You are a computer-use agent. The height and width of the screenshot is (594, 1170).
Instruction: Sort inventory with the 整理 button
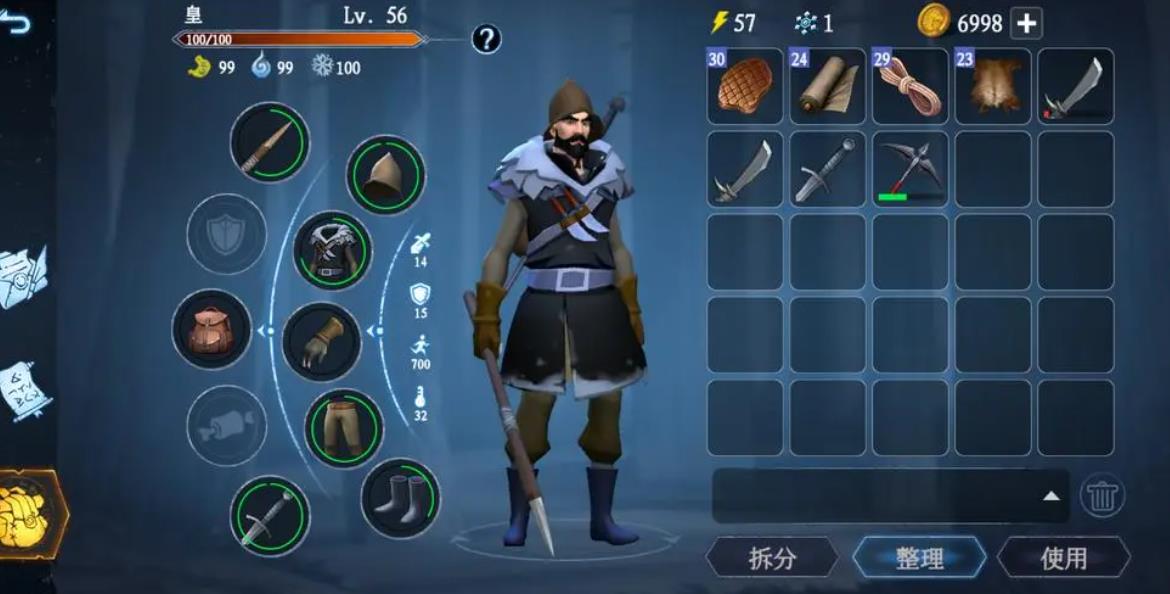pyautogui.click(x=919, y=558)
